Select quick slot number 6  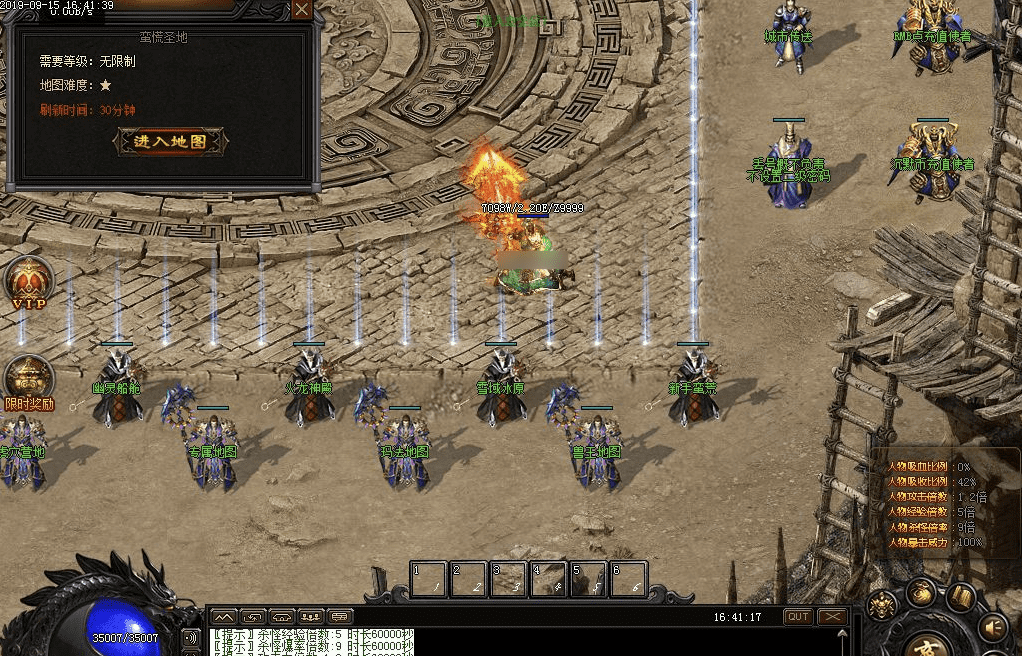coord(629,579)
